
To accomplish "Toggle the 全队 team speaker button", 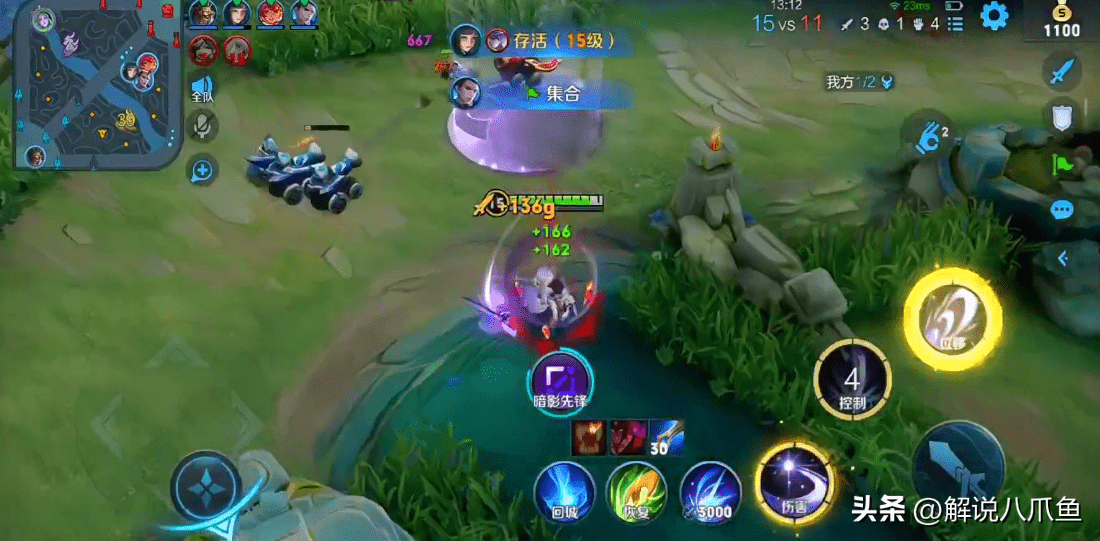I will [203, 87].
